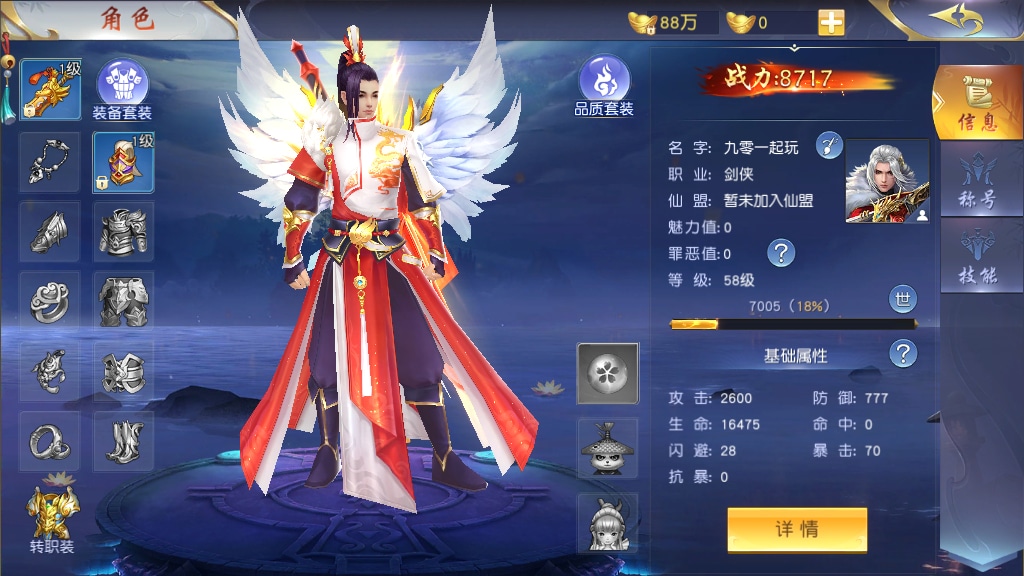Show help for 基础属性 base attributes
This screenshot has width=1024, height=576.
click(x=903, y=353)
